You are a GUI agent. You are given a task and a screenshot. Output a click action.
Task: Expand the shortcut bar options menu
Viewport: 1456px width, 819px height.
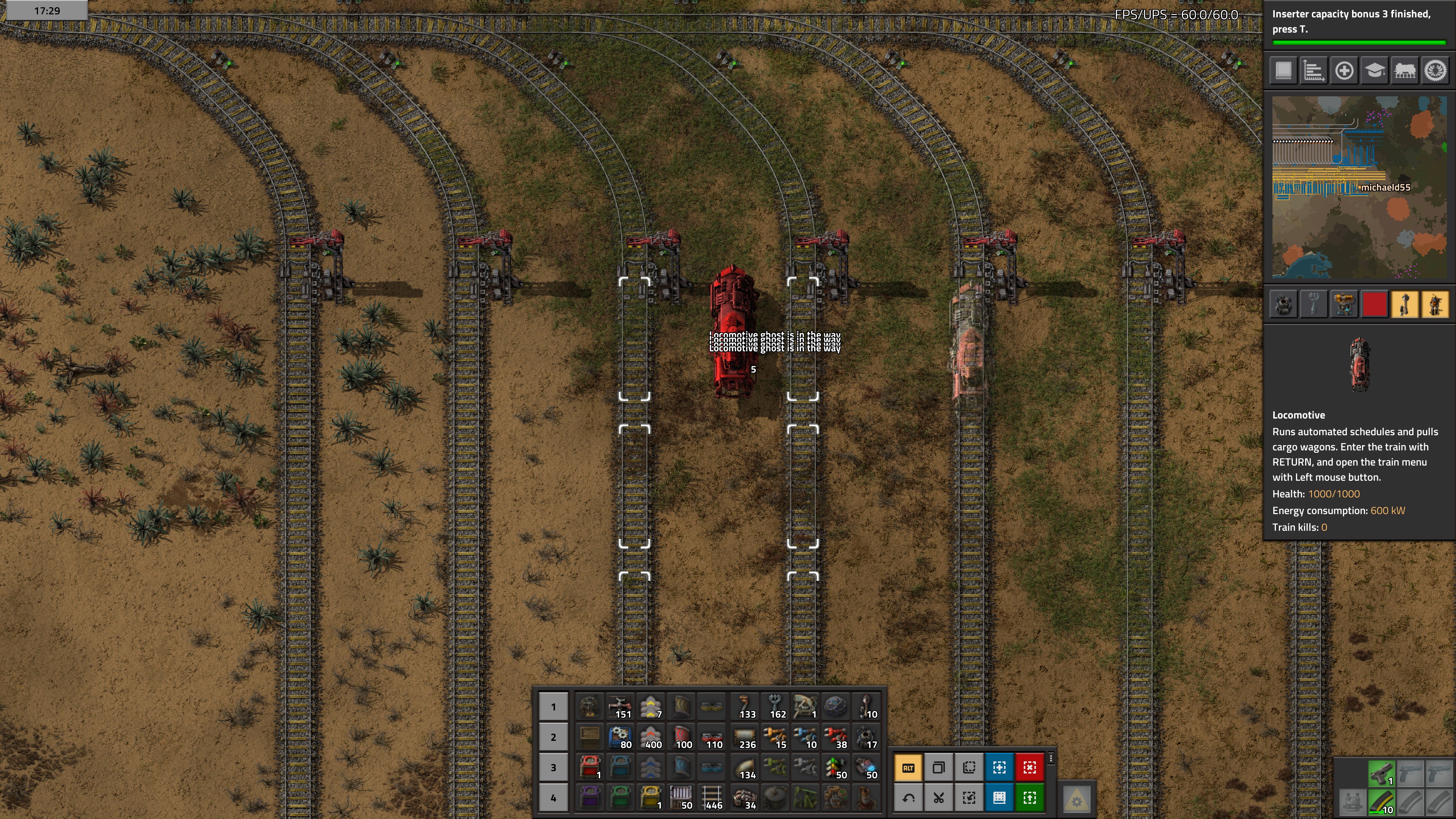point(1051,759)
